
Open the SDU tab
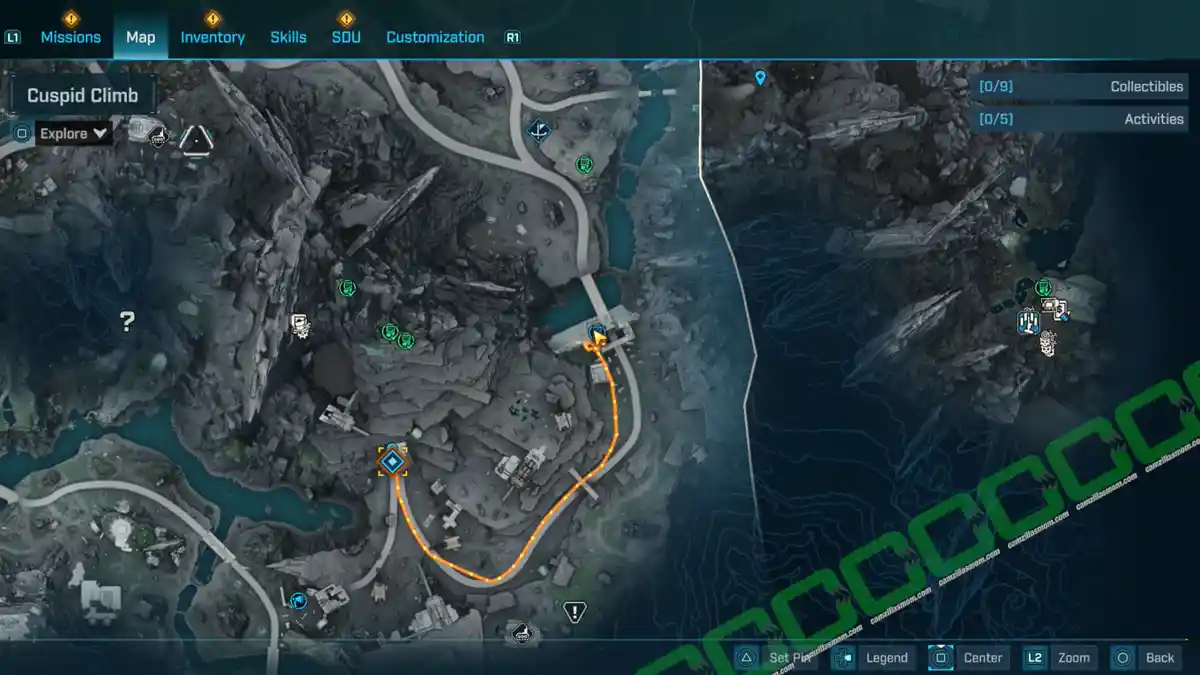346,37
